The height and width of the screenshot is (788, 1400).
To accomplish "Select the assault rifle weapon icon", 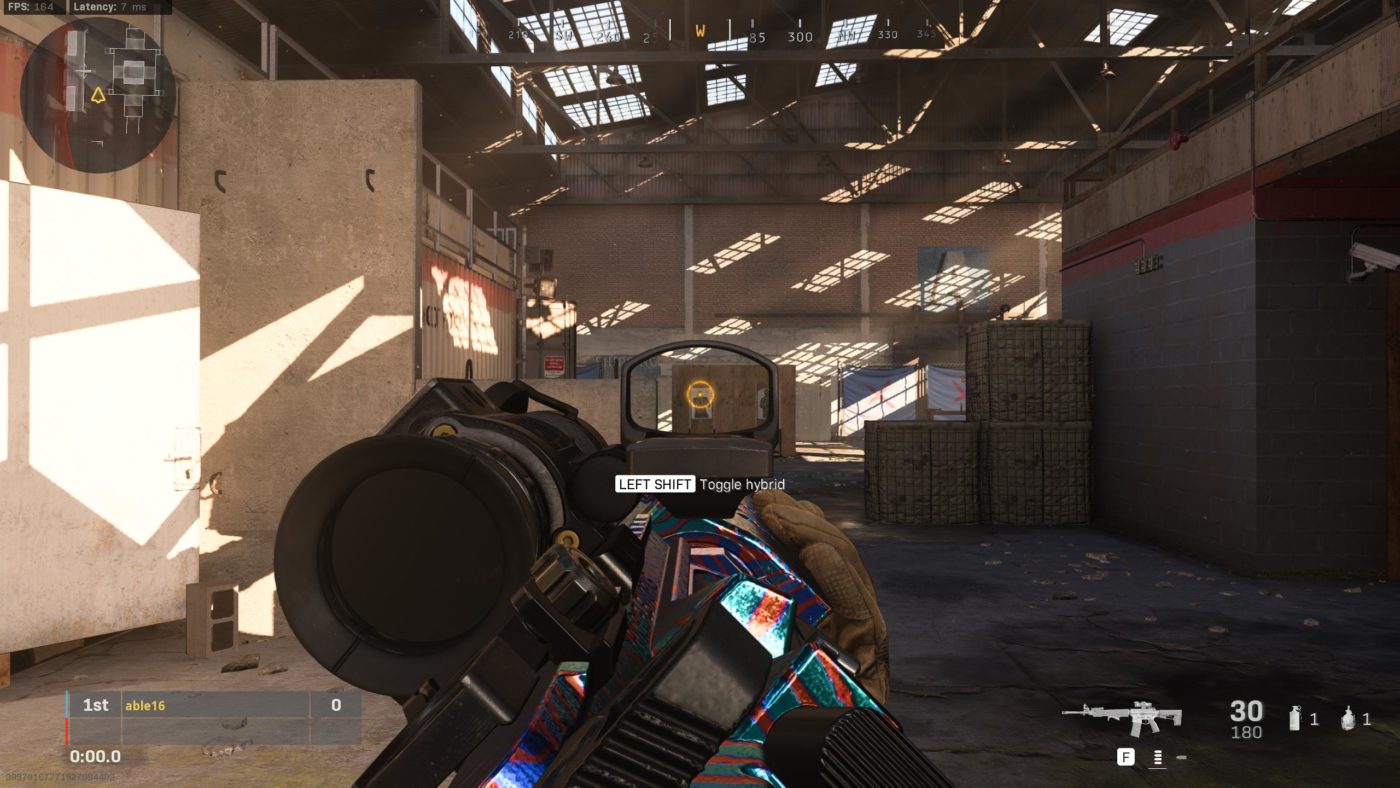I will [x=1122, y=716].
